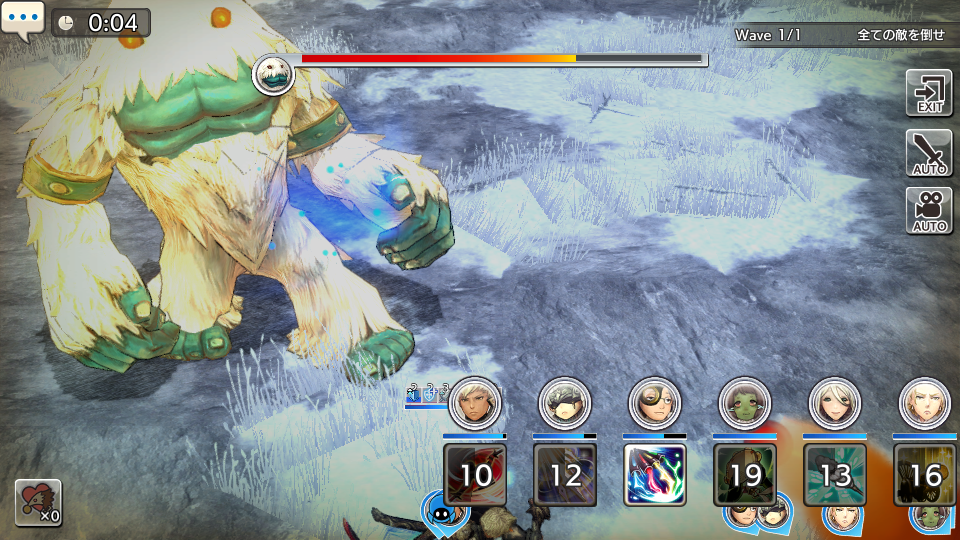This screenshot has height=540, width=960.
Task: Activate the ready glowing skill icon
Action: click(655, 474)
